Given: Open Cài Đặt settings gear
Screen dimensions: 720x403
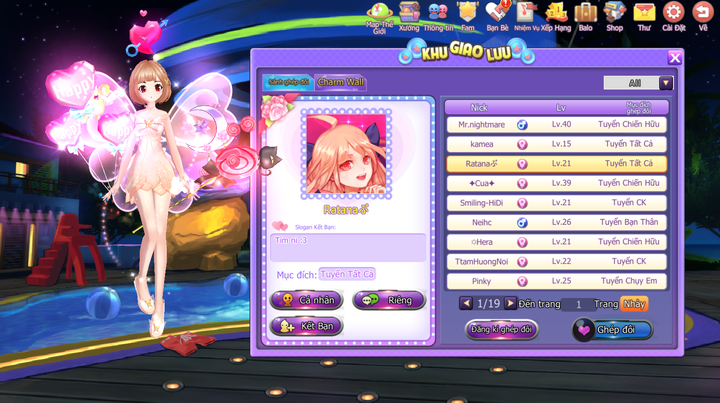Looking at the screenshot, I should [x=673, y=16].
